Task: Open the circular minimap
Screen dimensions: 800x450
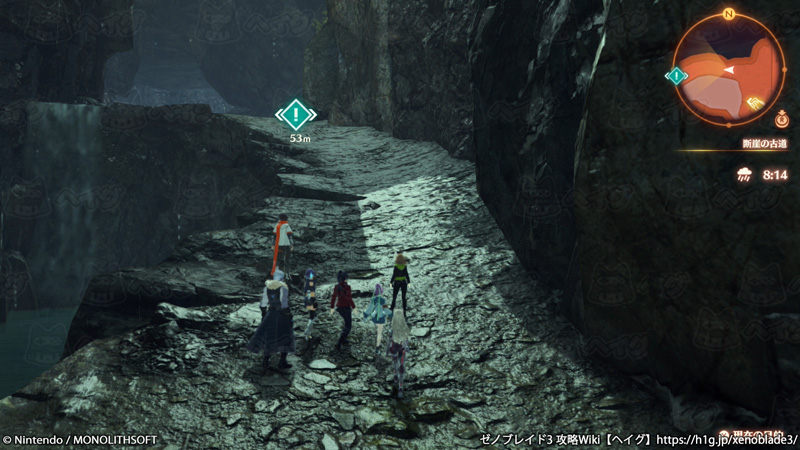Action: tap(729, 68)
